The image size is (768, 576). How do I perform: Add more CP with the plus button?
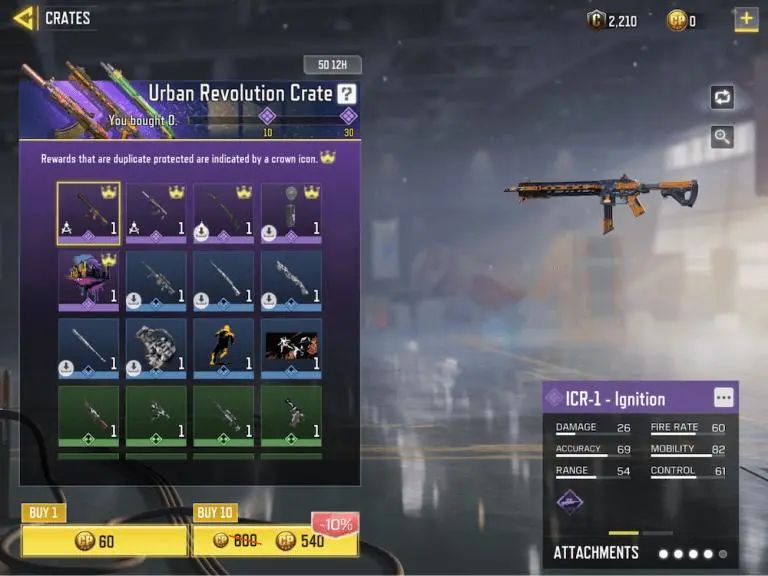point(745,18)
